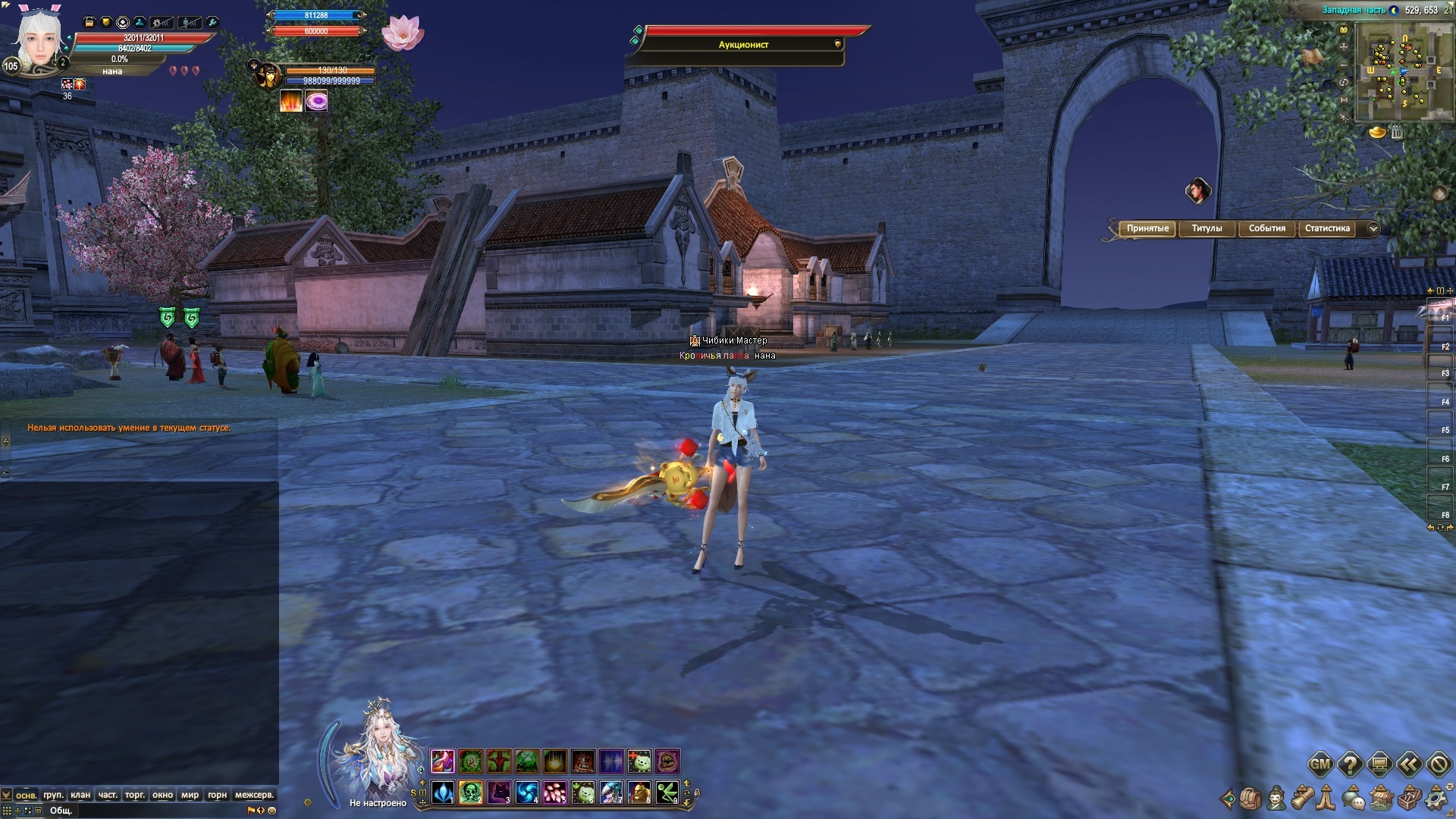The width and height of the screenshot is (1456, 819).
Task: Select the Статистика tab
Action: [x=1327, y=228]
